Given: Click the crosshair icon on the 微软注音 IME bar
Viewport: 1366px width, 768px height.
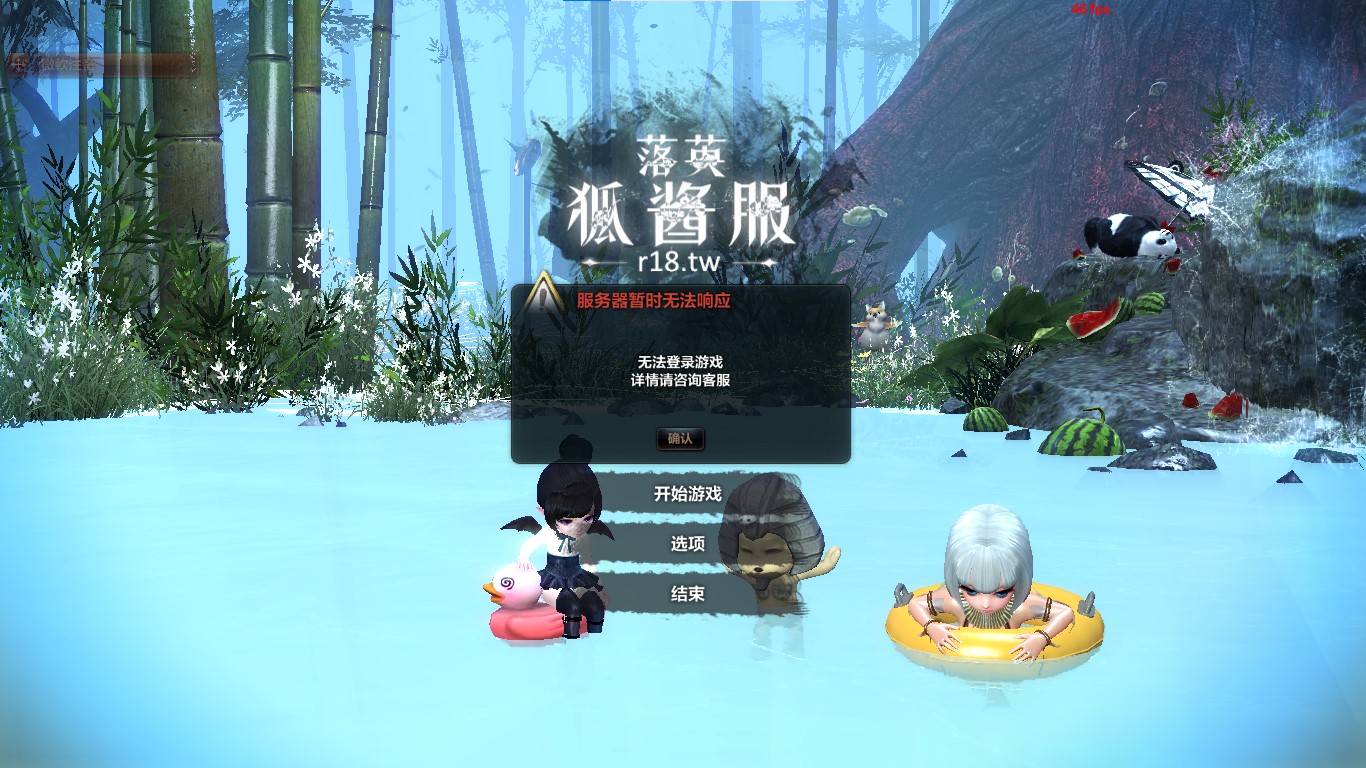Looking at the screenshot, I should coord(18,63).
